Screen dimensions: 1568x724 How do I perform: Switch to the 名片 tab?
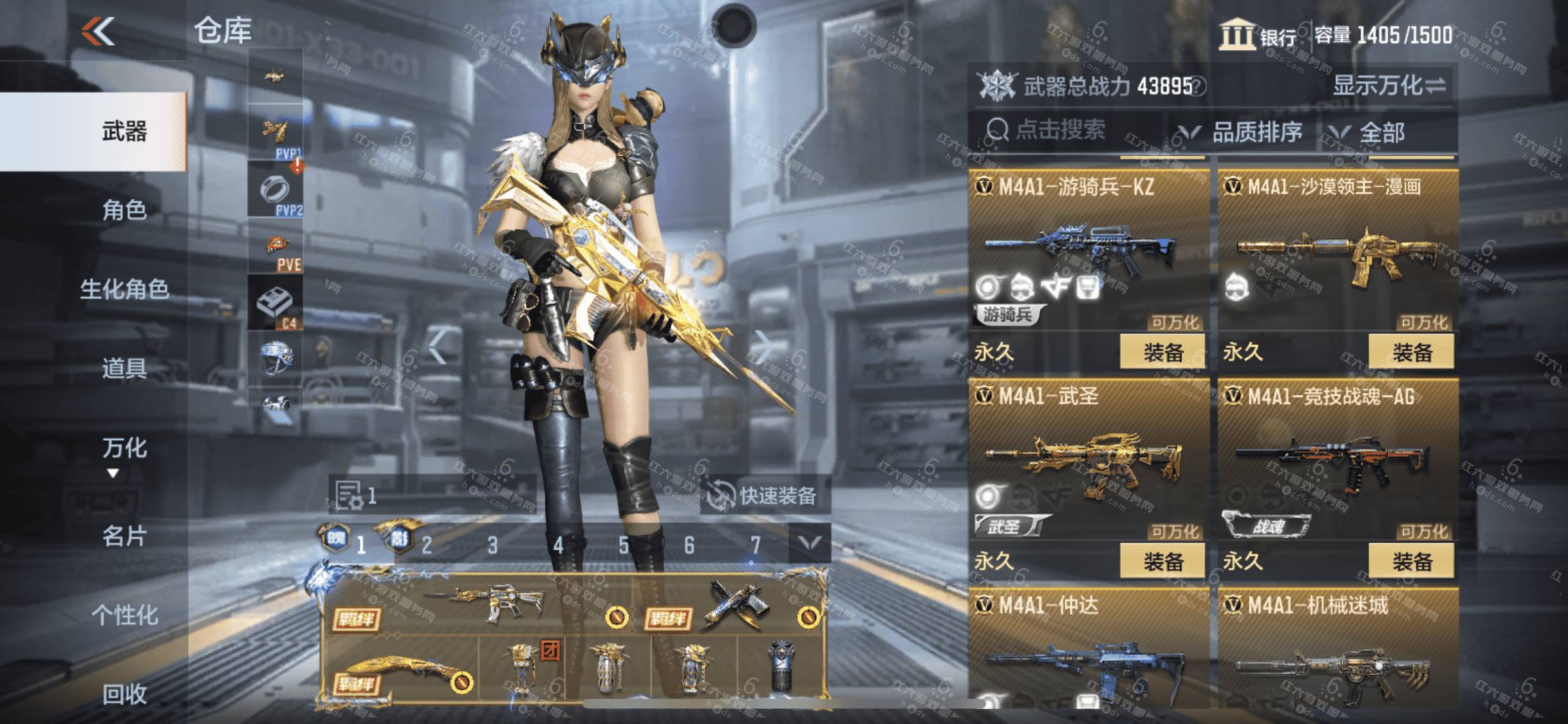coord(124,535)
